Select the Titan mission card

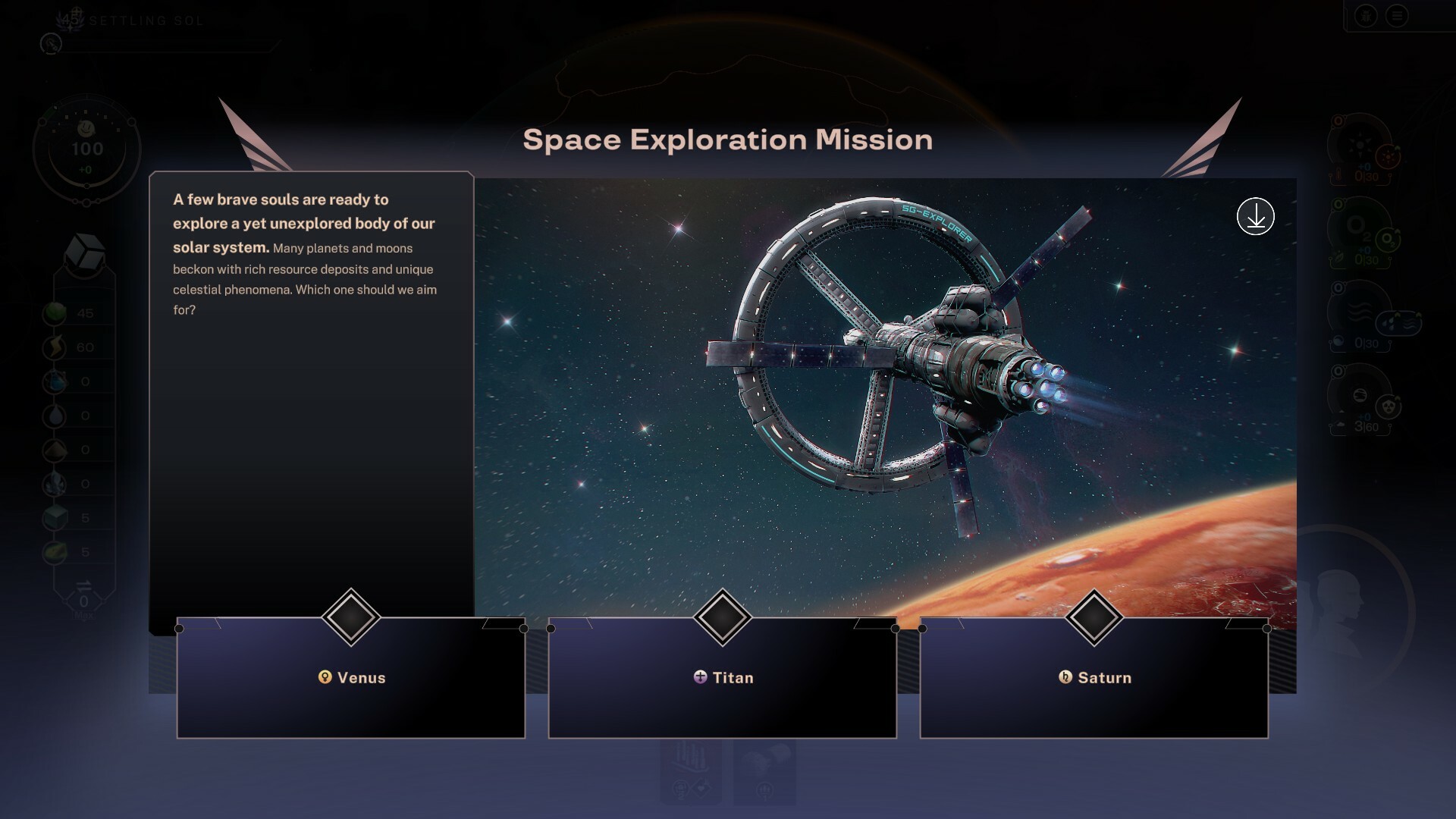pos(722,678)
